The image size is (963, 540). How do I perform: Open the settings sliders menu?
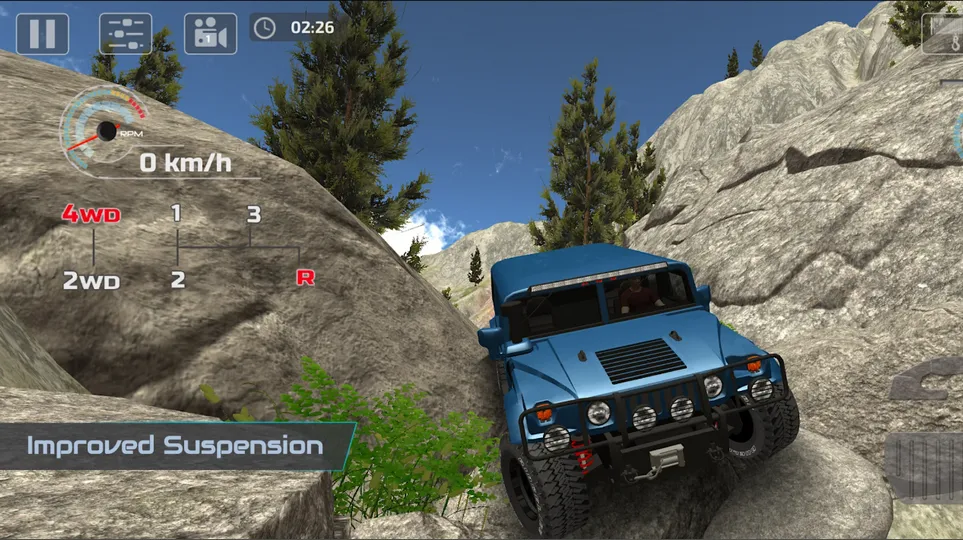[x=126, y=34]
